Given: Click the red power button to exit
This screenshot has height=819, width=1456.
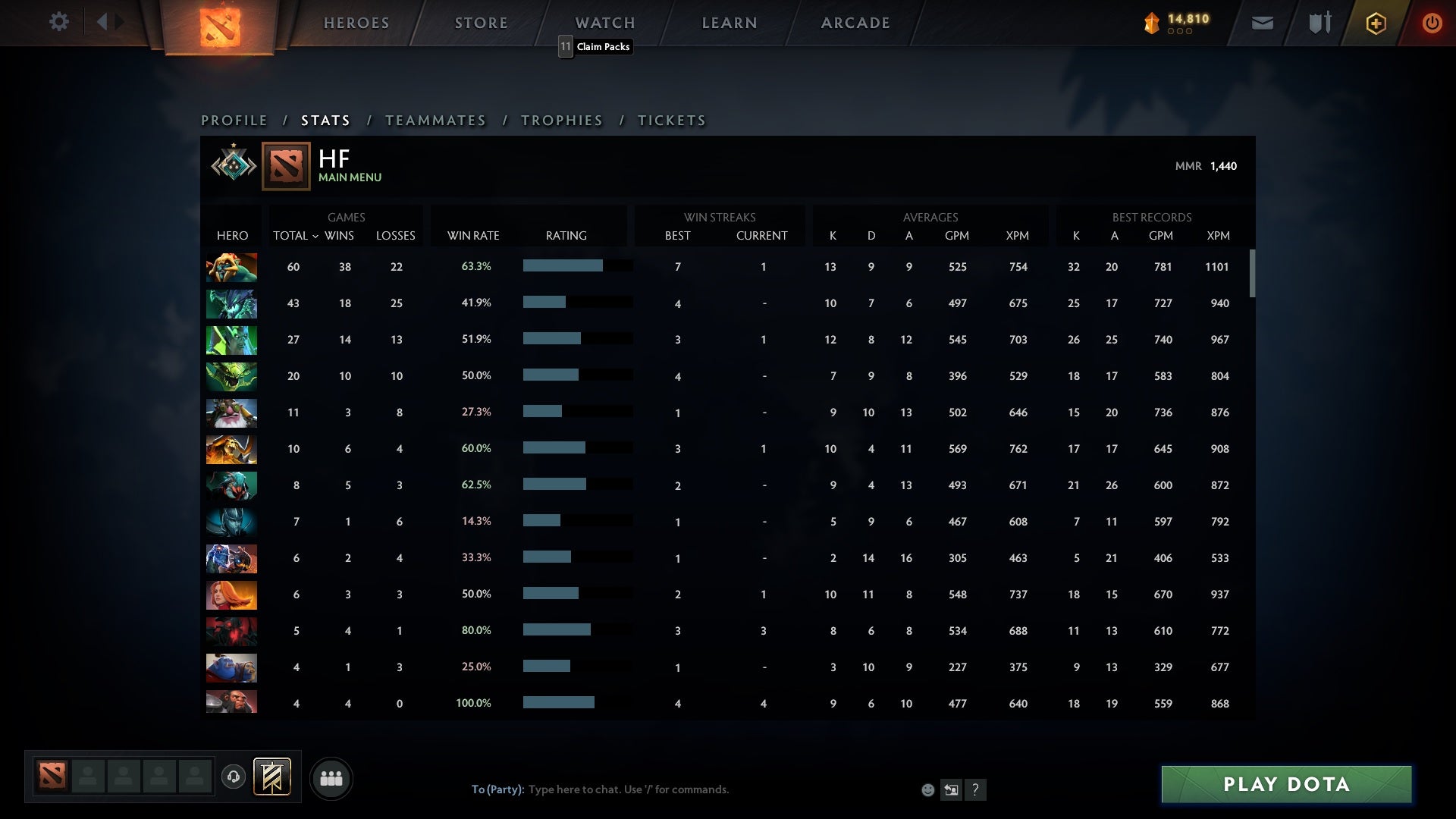Looking at the screenshot, I should point(1432,23).
